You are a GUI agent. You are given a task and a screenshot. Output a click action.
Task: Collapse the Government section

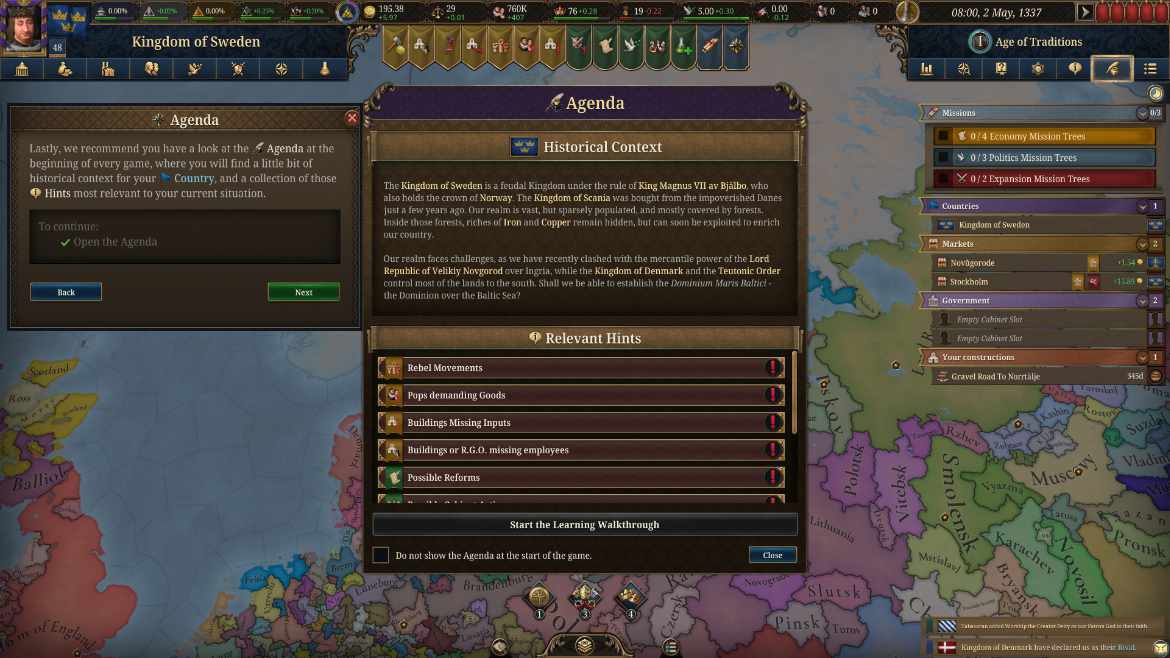coord(1142,300)
